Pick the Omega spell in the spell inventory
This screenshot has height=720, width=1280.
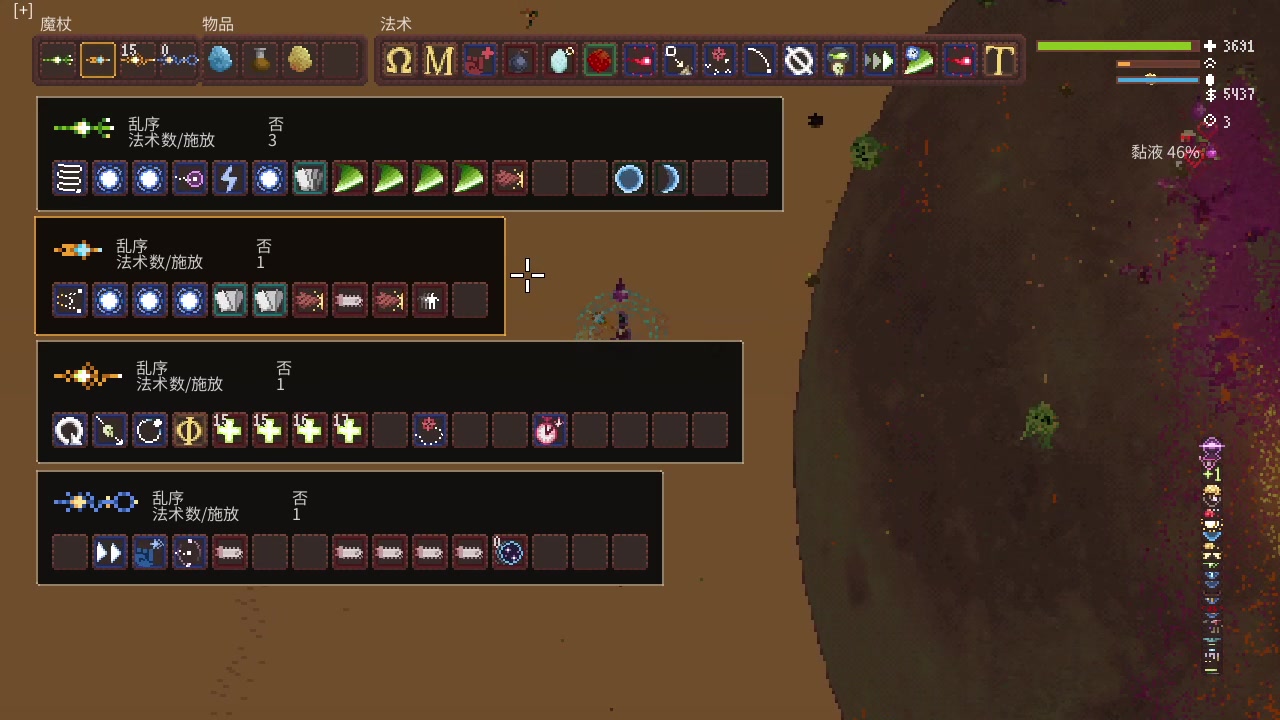tap(399, 61)
